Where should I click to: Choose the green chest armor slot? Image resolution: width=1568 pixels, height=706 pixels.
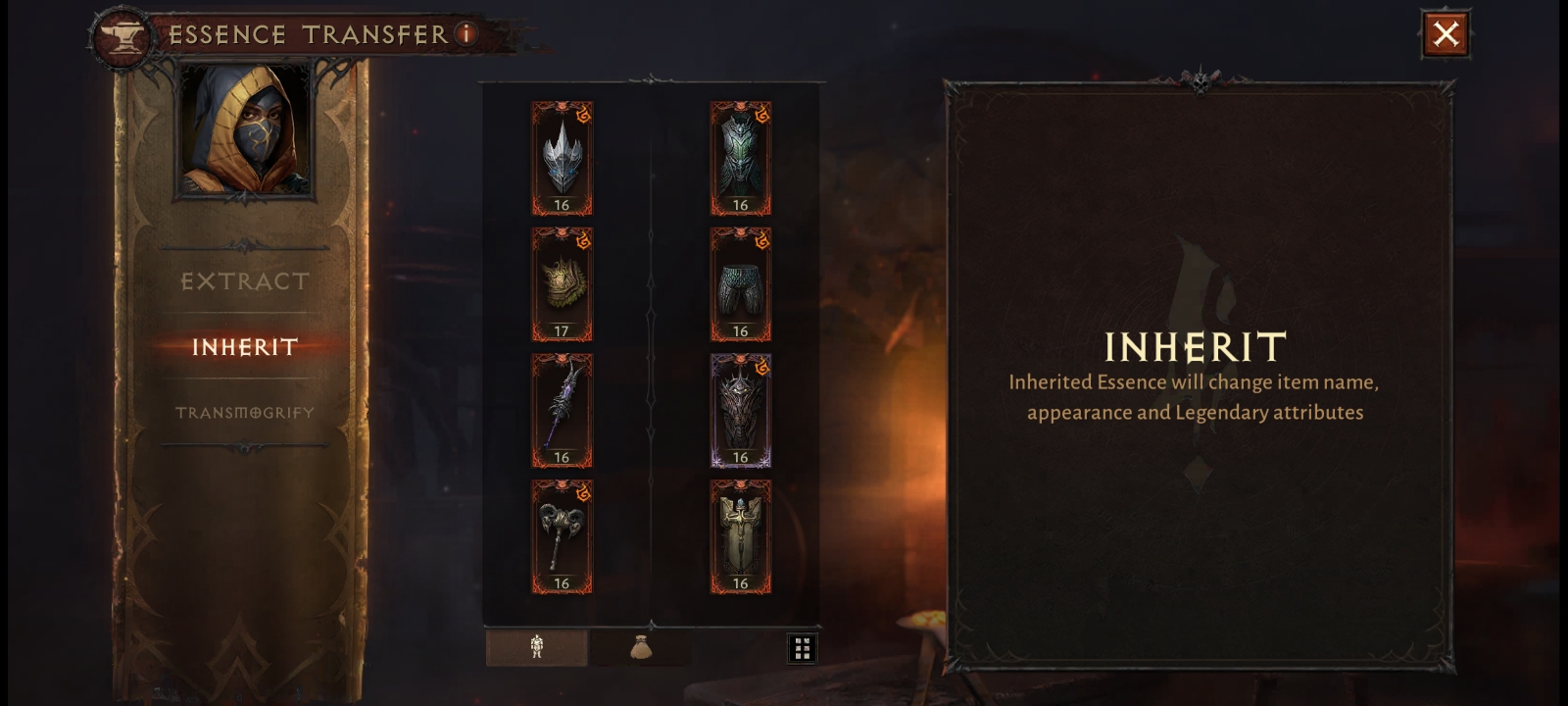pyautogui.click(x=740, y=158)
